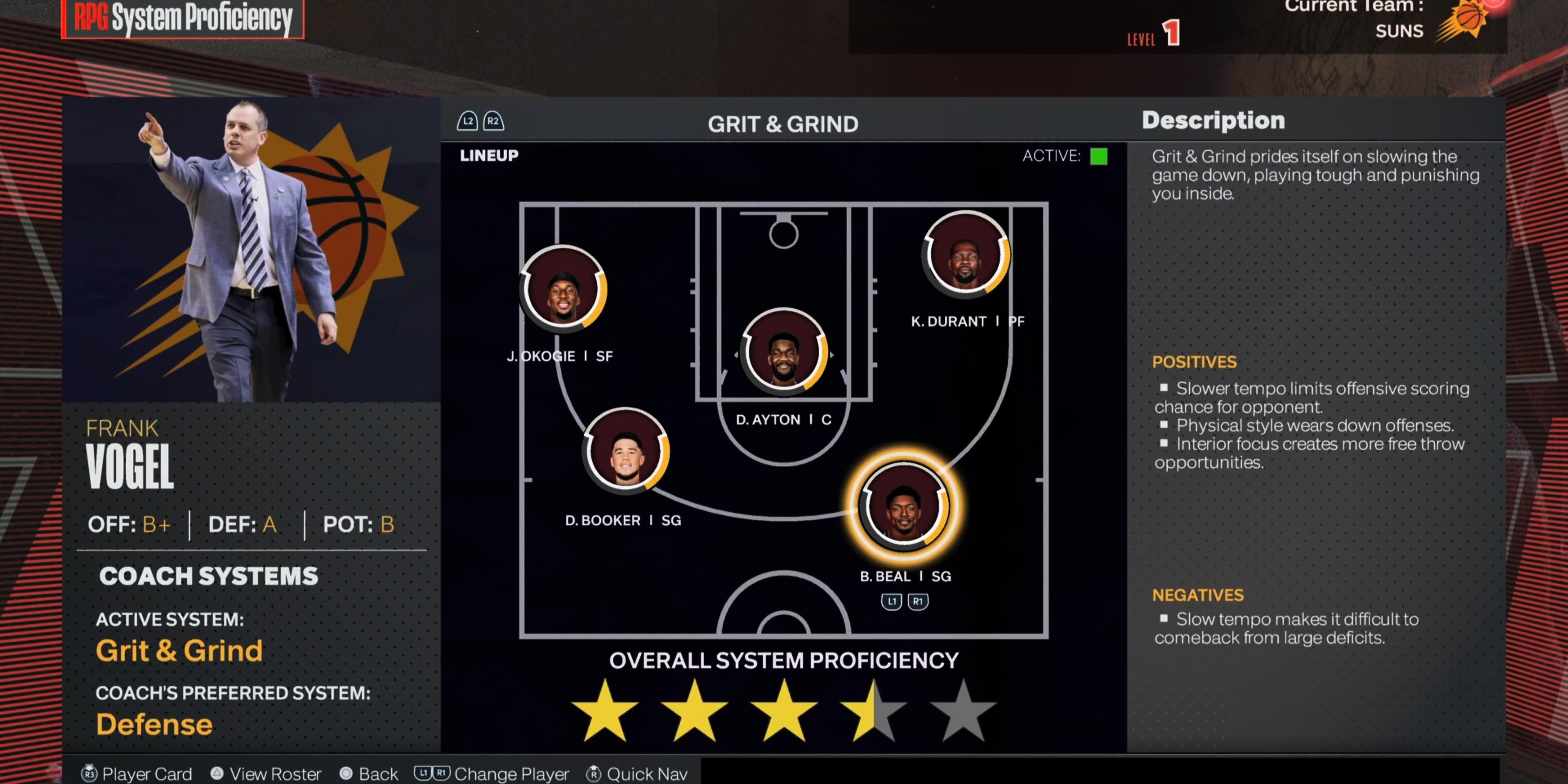Click L2 to view previous system
Viewport: 1568px width, 784px height.
[468, 121]
